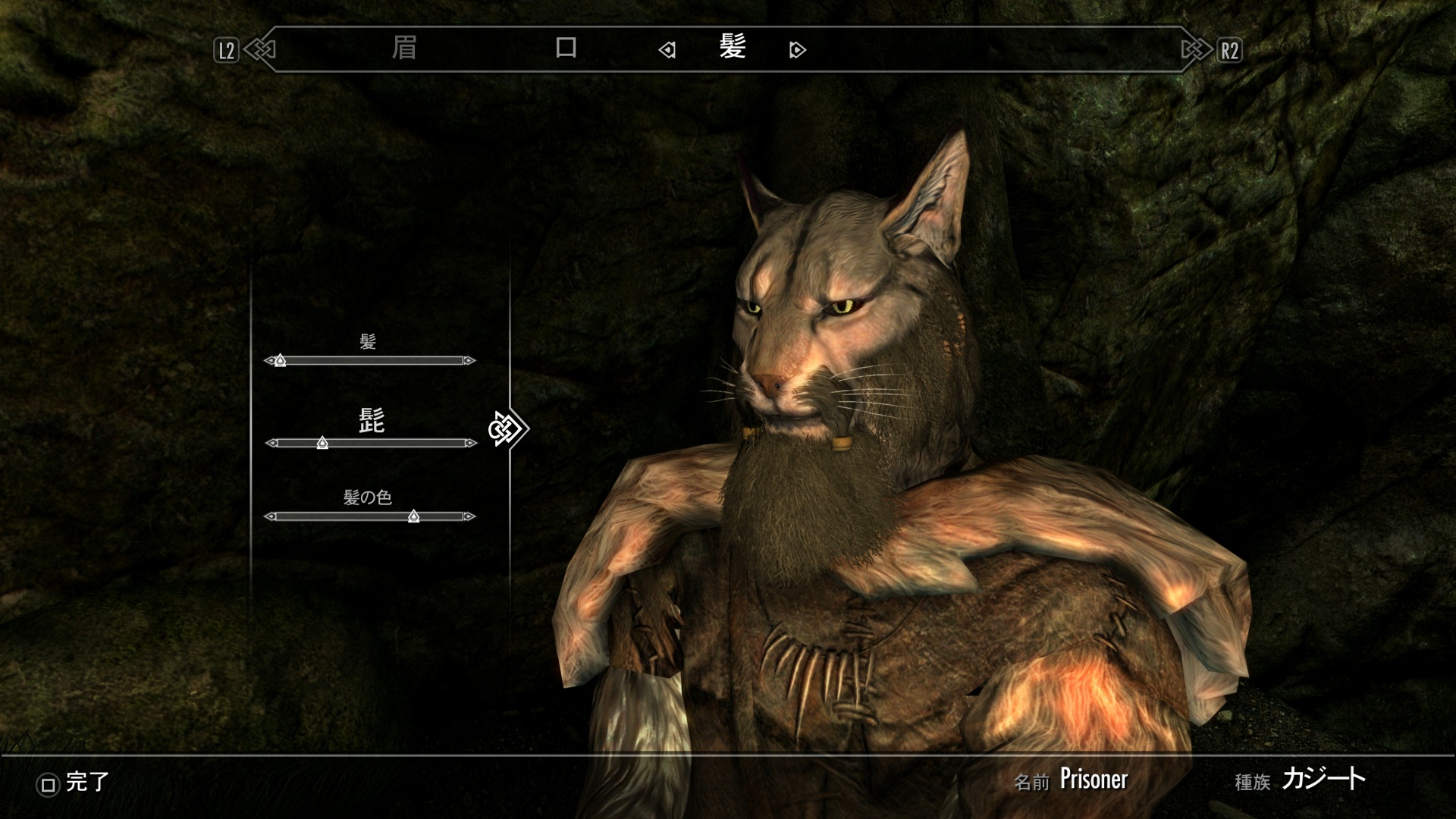The width and height of the screenshot is (1456, 819).
Task: Decrease the 髪 slider with its left arrow
Action: pos(268,361)
